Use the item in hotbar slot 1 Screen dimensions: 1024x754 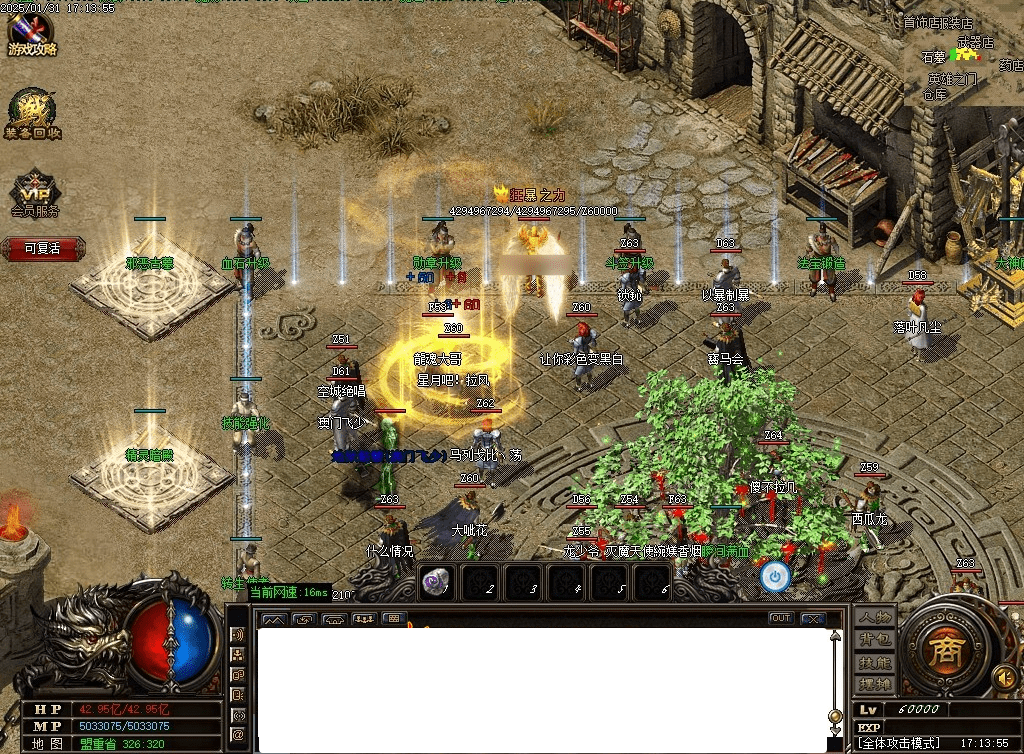click(x=436, y=583)
